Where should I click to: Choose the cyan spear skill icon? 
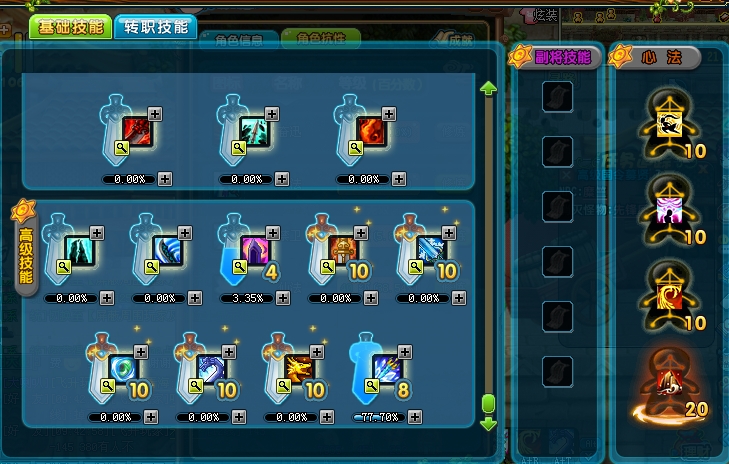(x=251, y=131)
